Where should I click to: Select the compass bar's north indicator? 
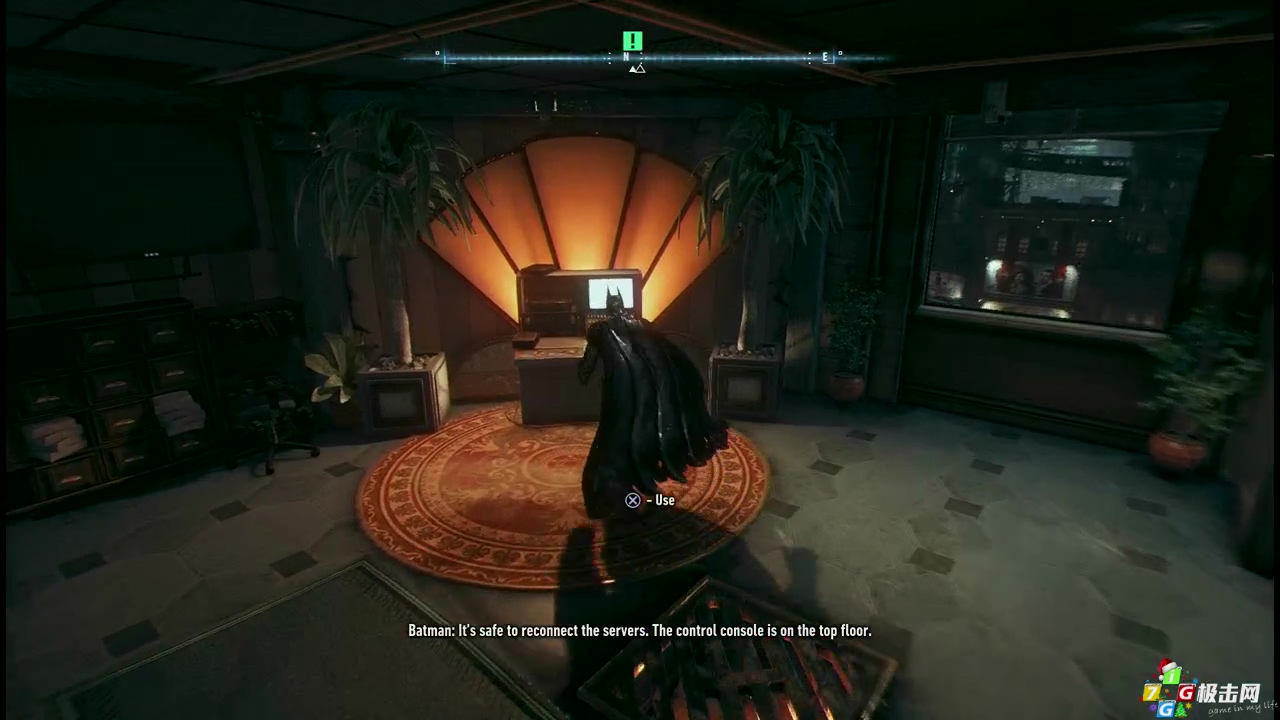(x=627, y=58)
